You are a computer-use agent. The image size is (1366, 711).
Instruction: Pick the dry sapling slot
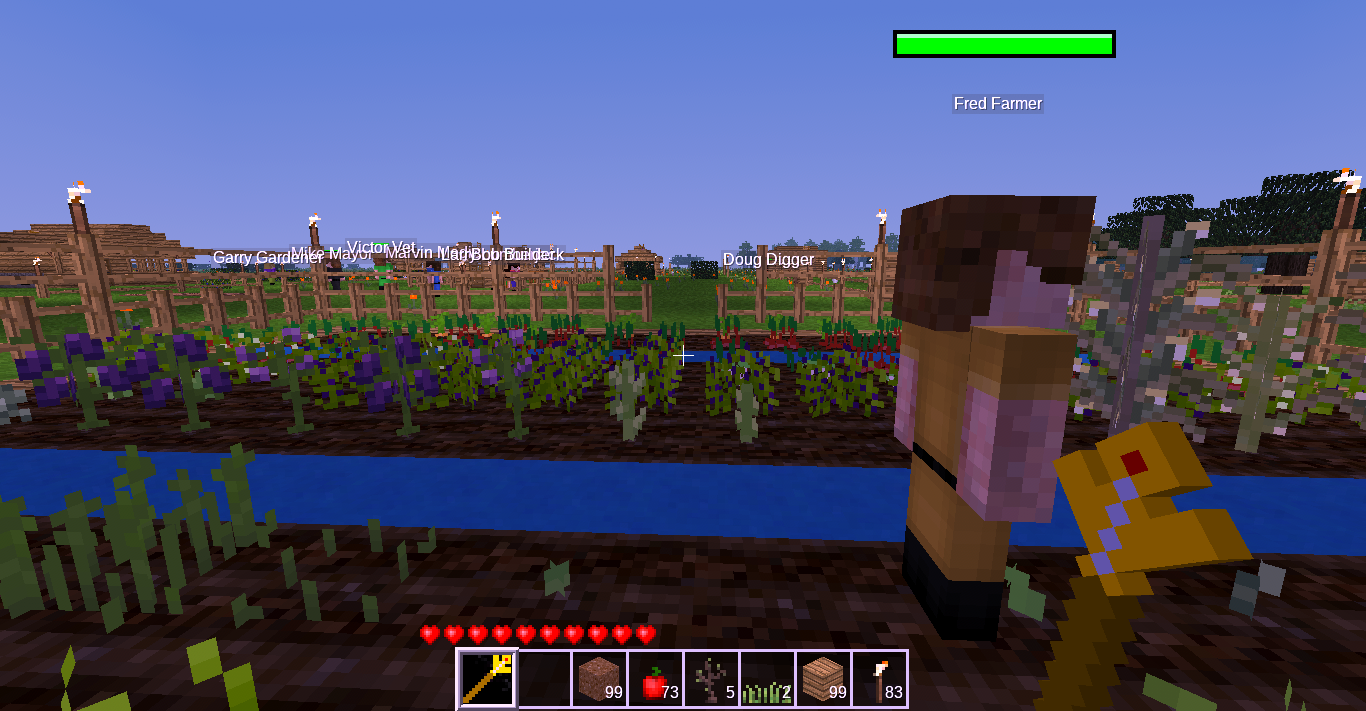click(x=712, y=679)
